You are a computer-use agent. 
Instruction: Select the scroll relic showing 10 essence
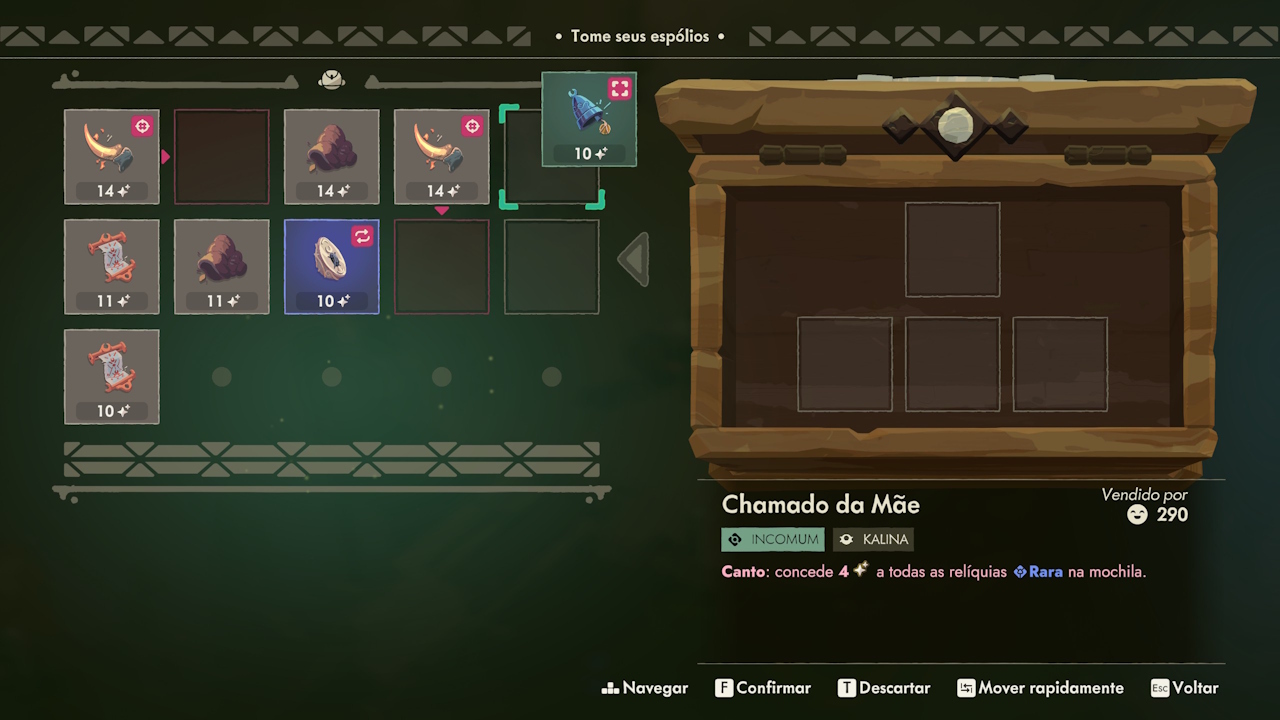pos(111,377)
